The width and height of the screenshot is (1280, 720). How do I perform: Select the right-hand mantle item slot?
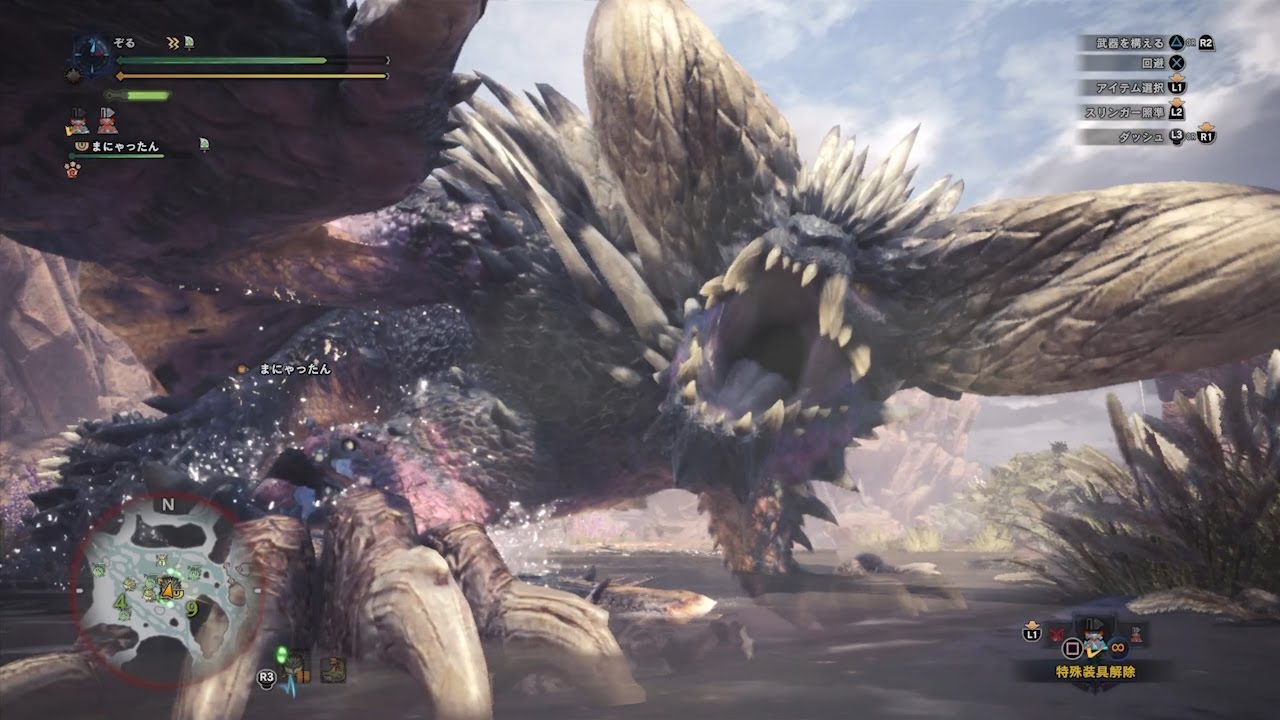click(1137, 632)
